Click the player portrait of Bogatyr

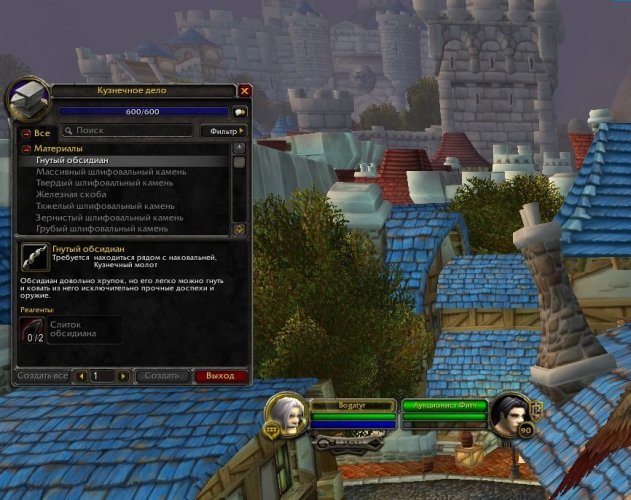point(289,413)
